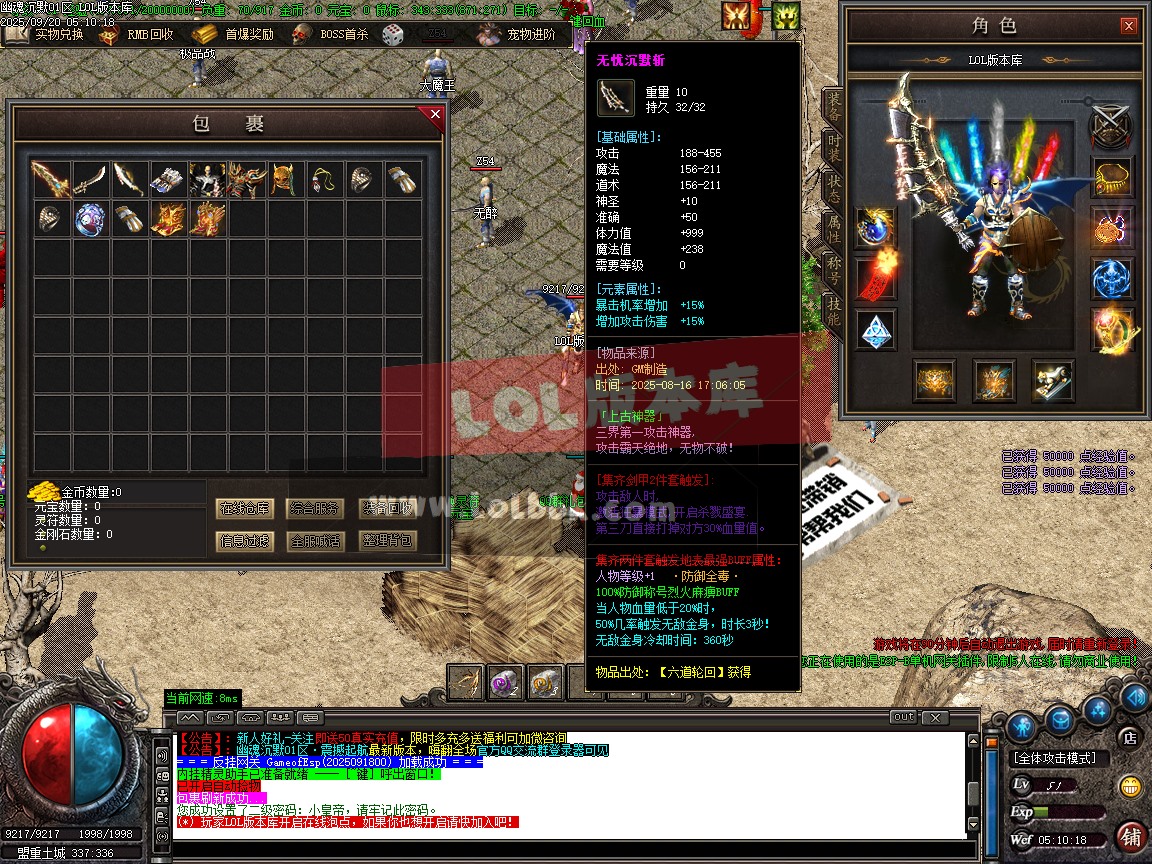1152x864 pixels.
Task: Open 装备回收 equipment recycling
Action: [x=386, y=508]
